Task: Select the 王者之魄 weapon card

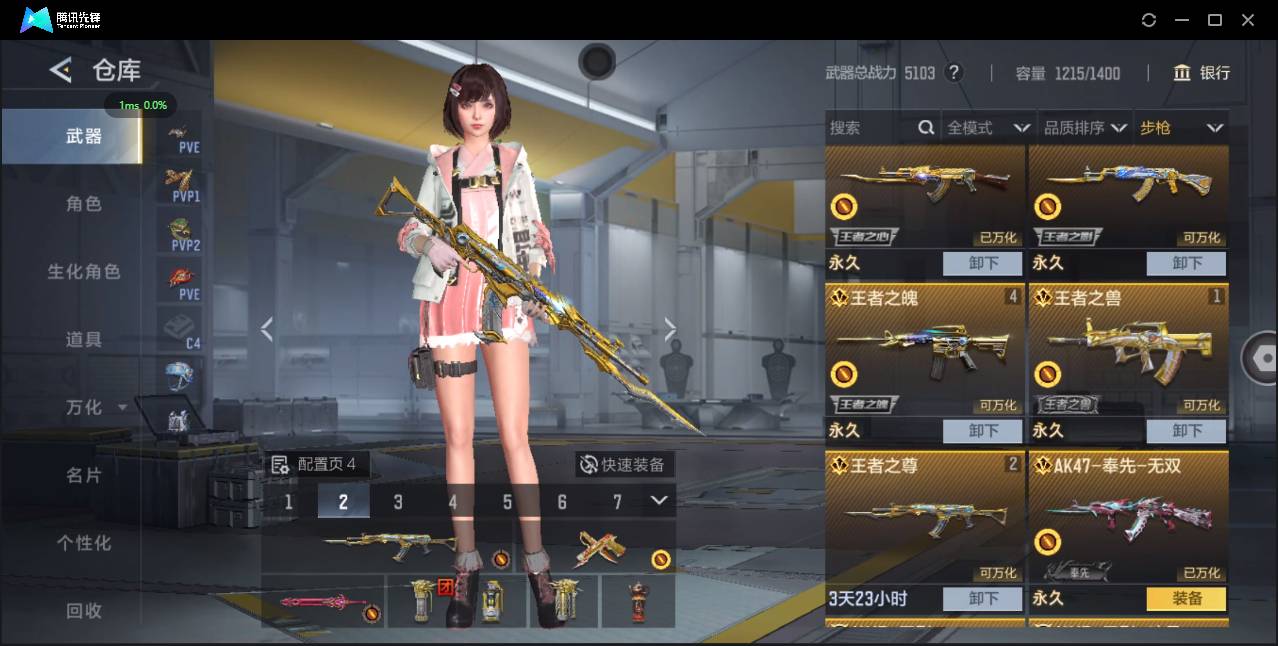Action: click(x=925, y=350)
